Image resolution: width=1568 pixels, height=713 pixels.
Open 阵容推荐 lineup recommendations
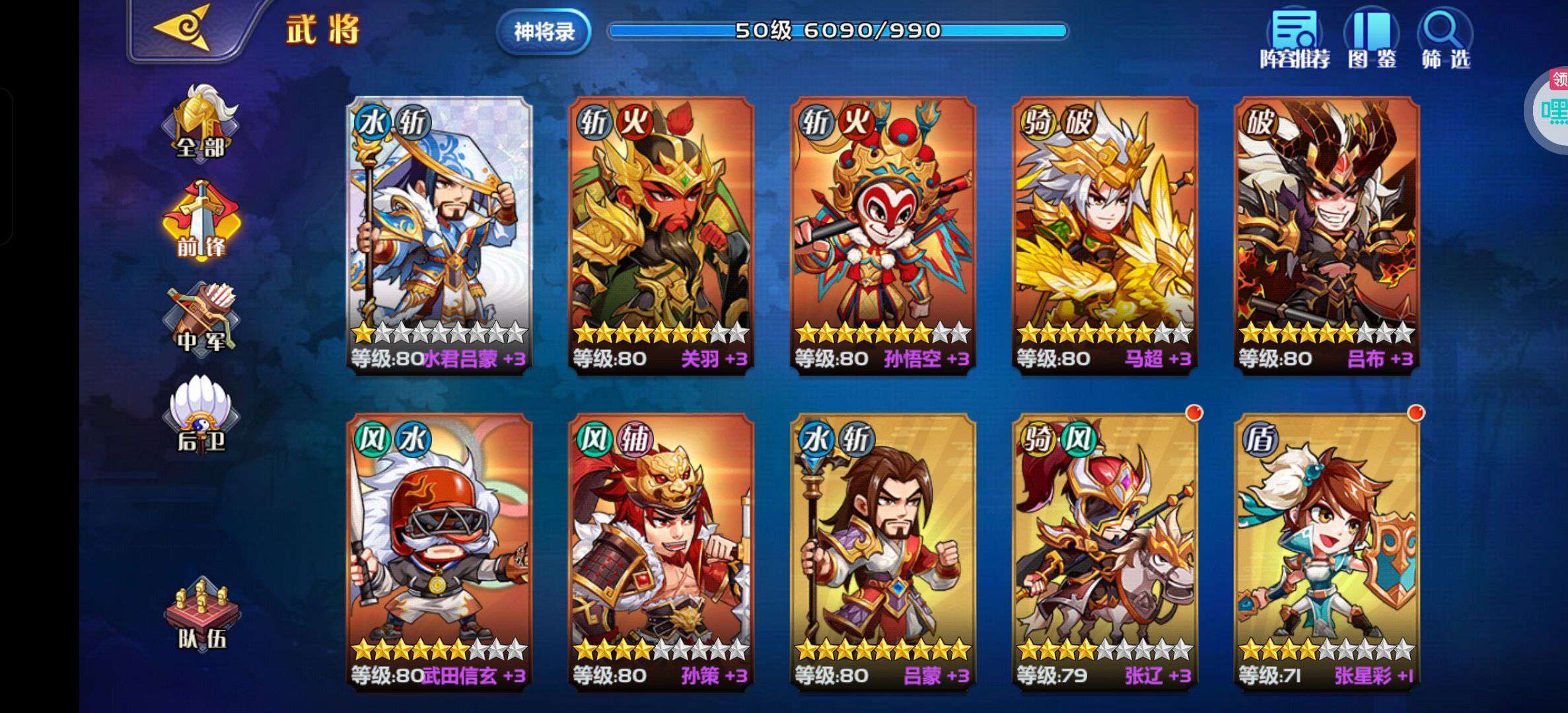tap(1295, 40)
